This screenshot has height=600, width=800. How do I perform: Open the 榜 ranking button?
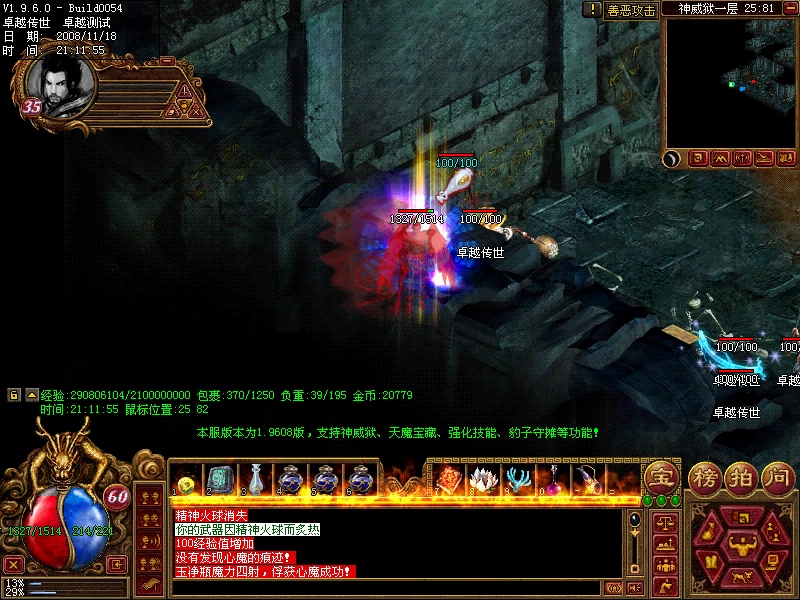pyautogui.click(x=706, y=477)
